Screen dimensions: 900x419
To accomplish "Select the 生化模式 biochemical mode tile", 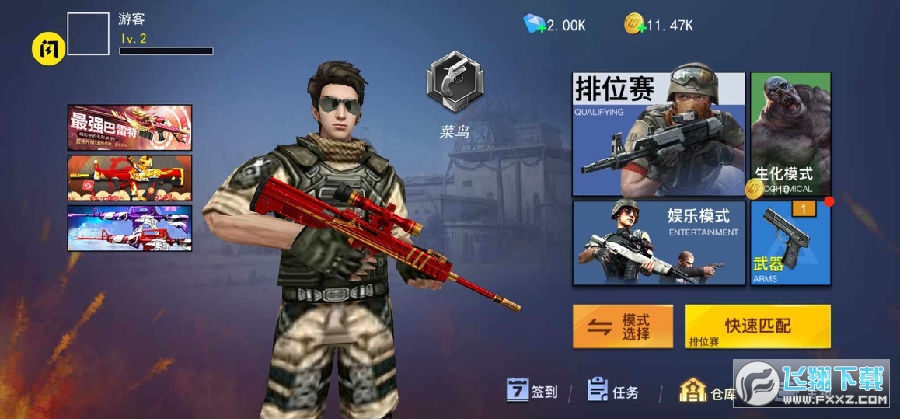I will click(x=790, y=134).
